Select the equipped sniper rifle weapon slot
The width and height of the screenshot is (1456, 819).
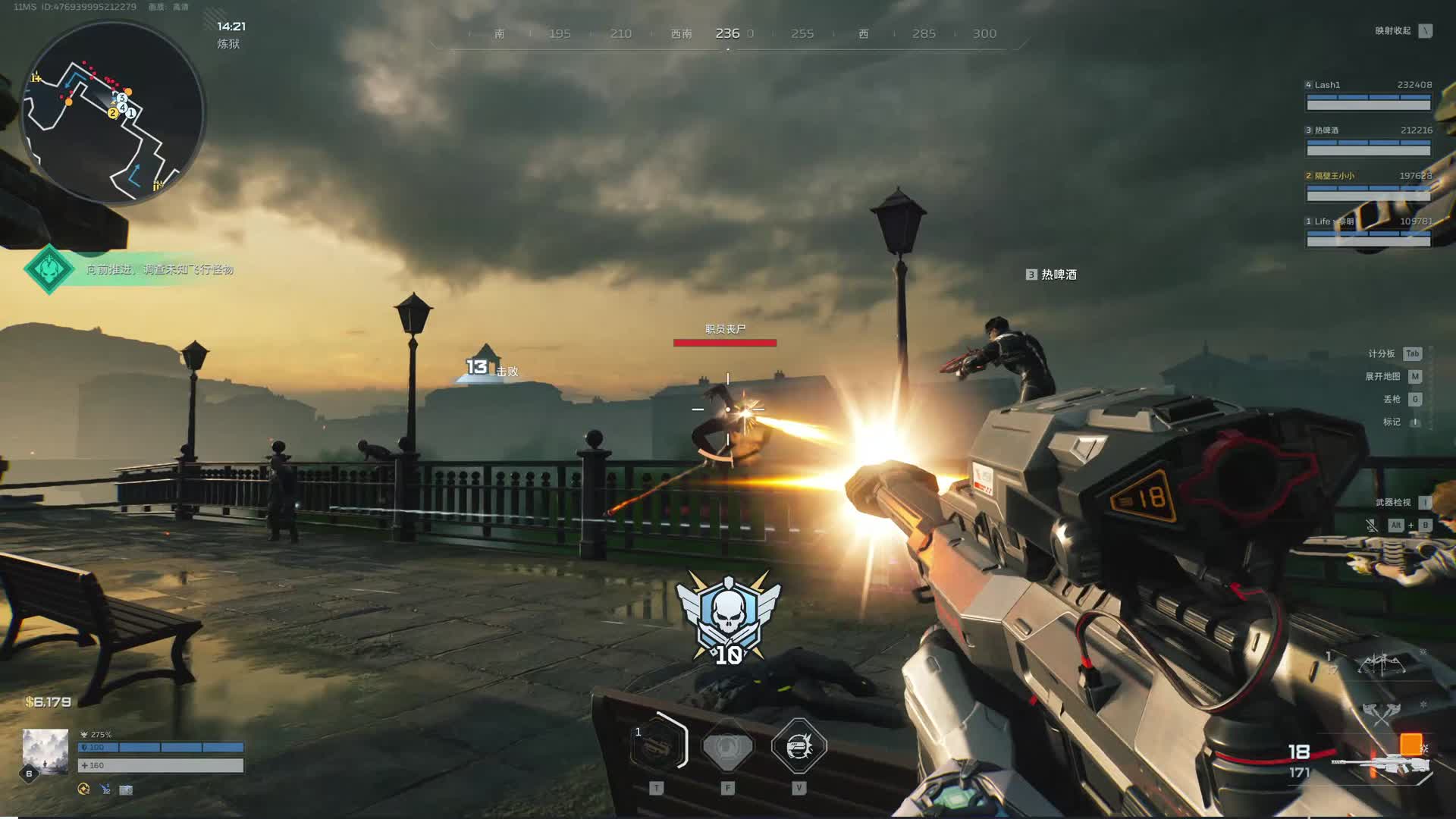(x=1379, y=763)
